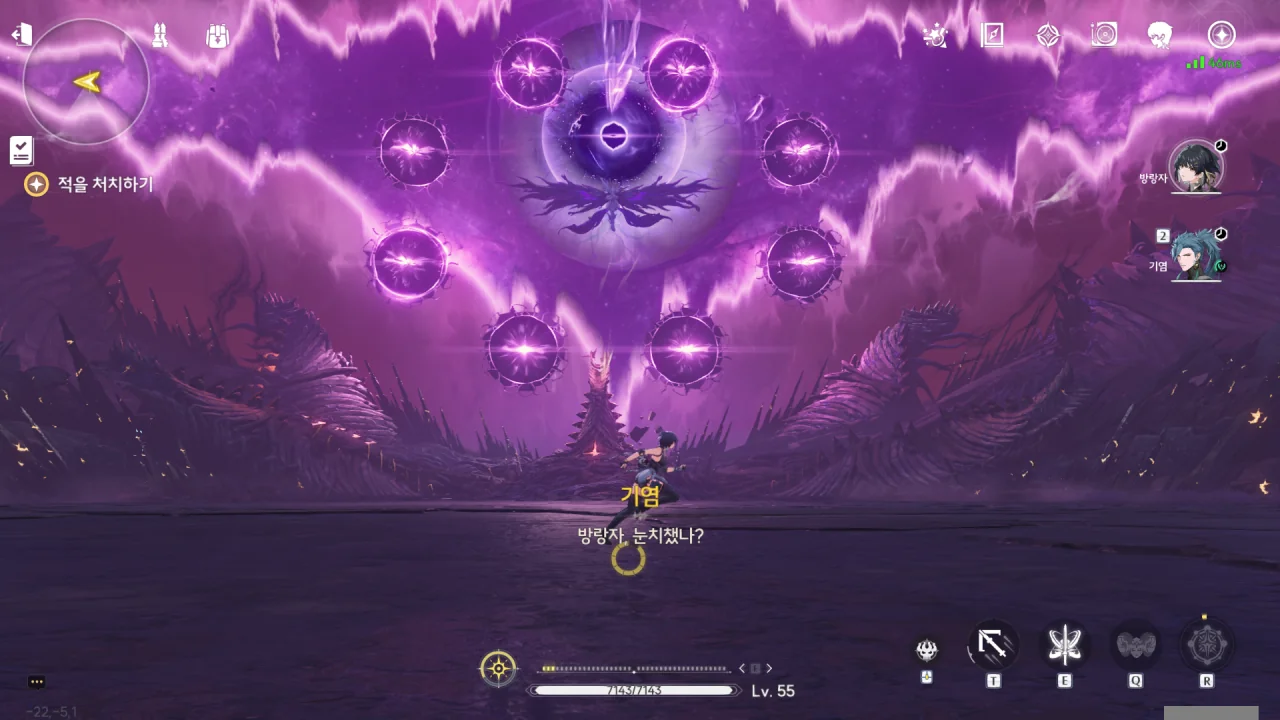
Task: Switch to character 방랑자
Action: pos(1195,166)
